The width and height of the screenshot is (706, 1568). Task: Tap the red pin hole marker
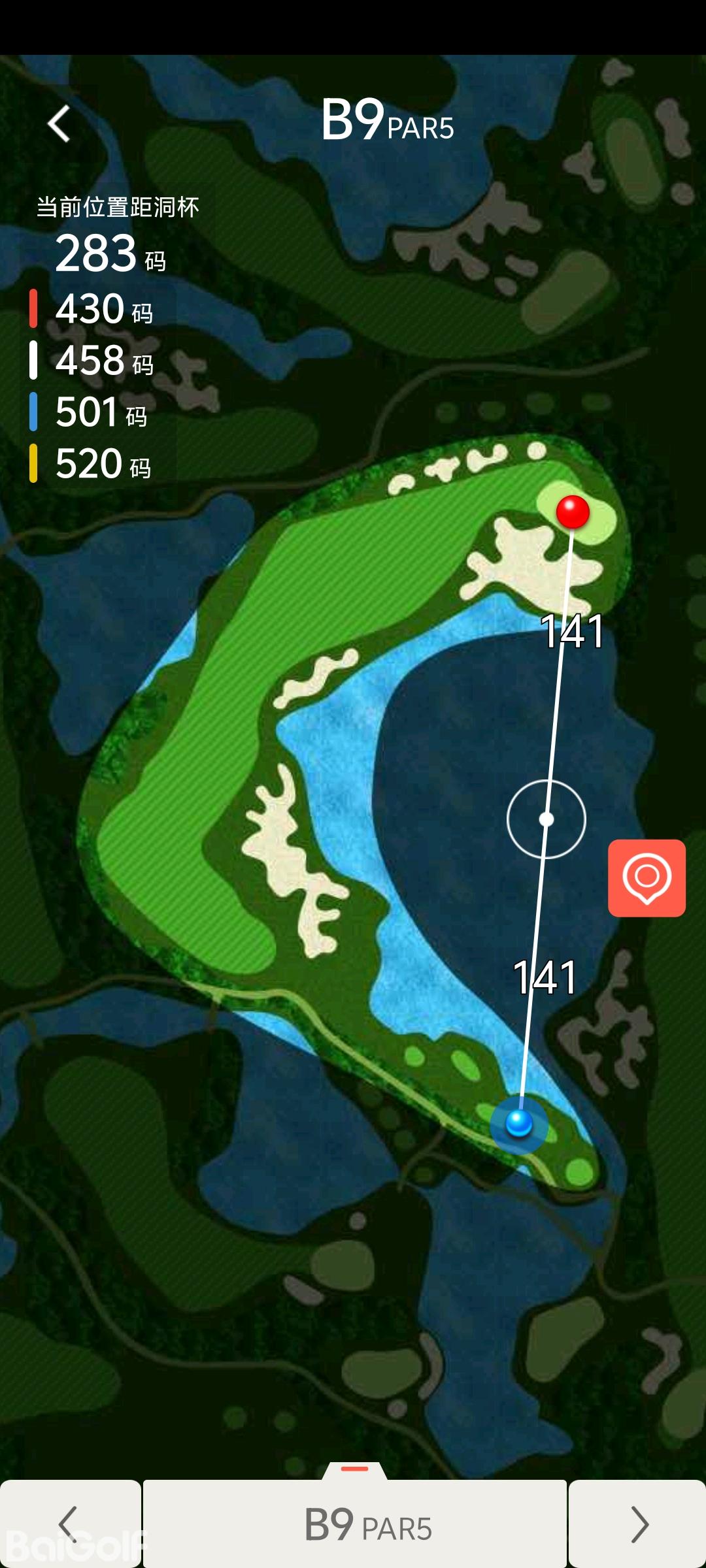[x=573, y=512]
